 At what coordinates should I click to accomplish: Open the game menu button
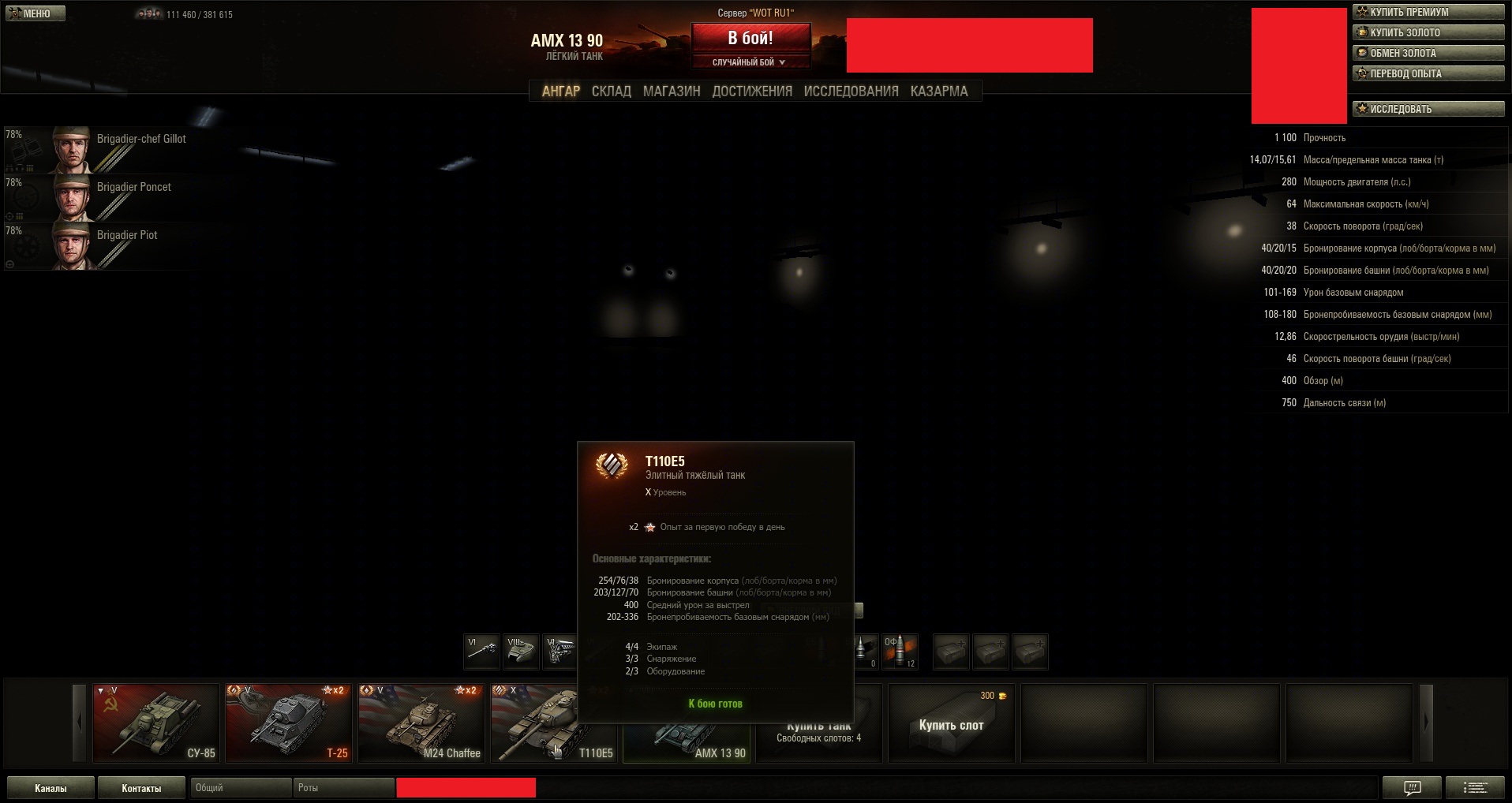pos(36,13)
